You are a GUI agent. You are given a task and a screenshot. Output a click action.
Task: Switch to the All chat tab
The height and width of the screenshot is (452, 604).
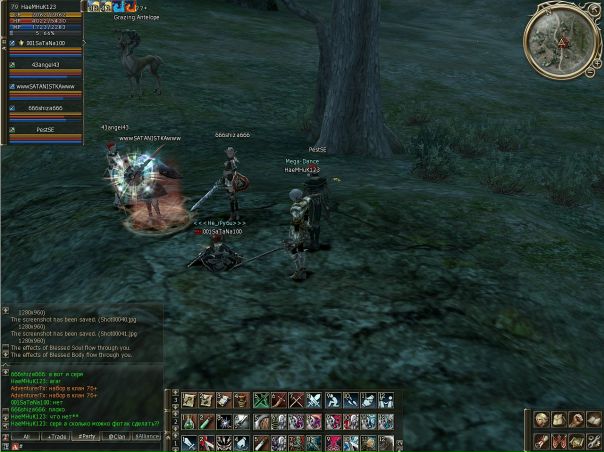coord(24,437)
